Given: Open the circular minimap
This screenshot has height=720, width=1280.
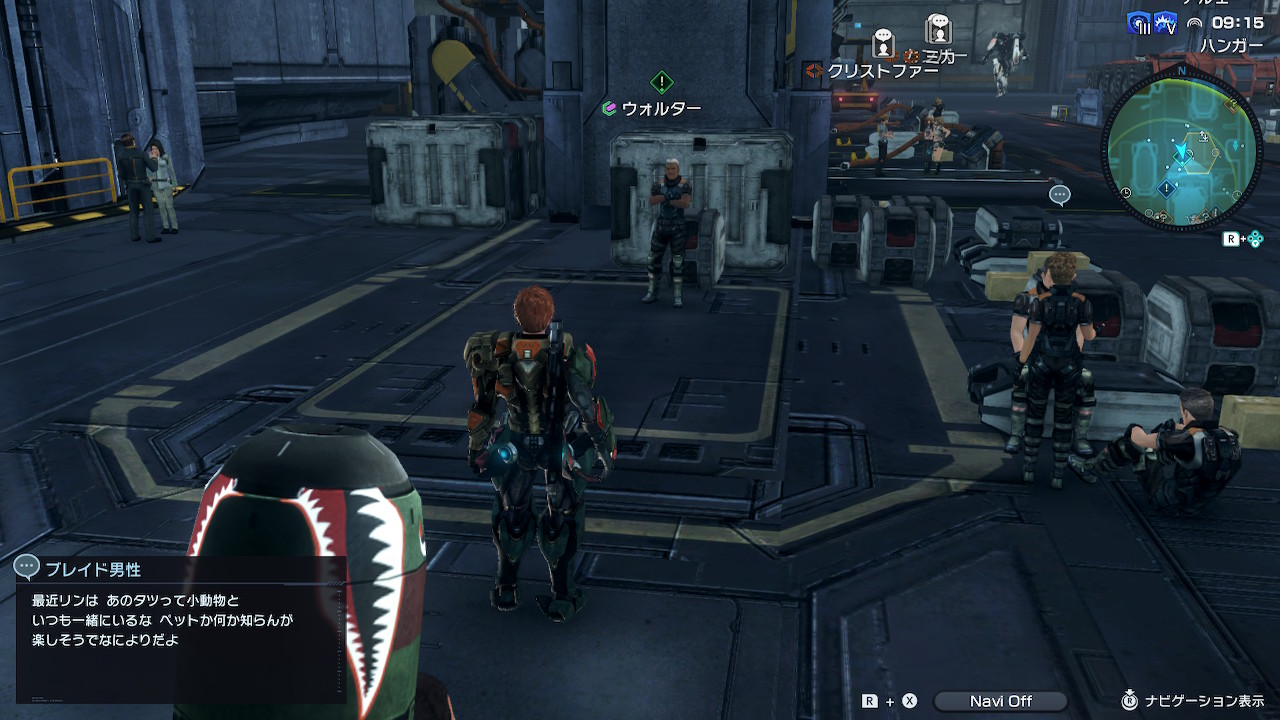Looking at the screenshot, I should (x=1181, y=148).
